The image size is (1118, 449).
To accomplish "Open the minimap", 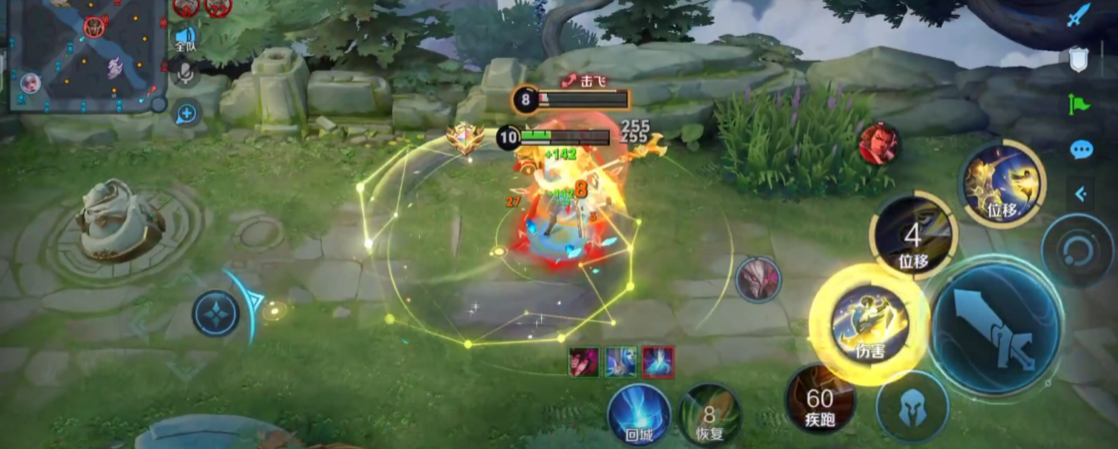I will (x=85, y=54).
